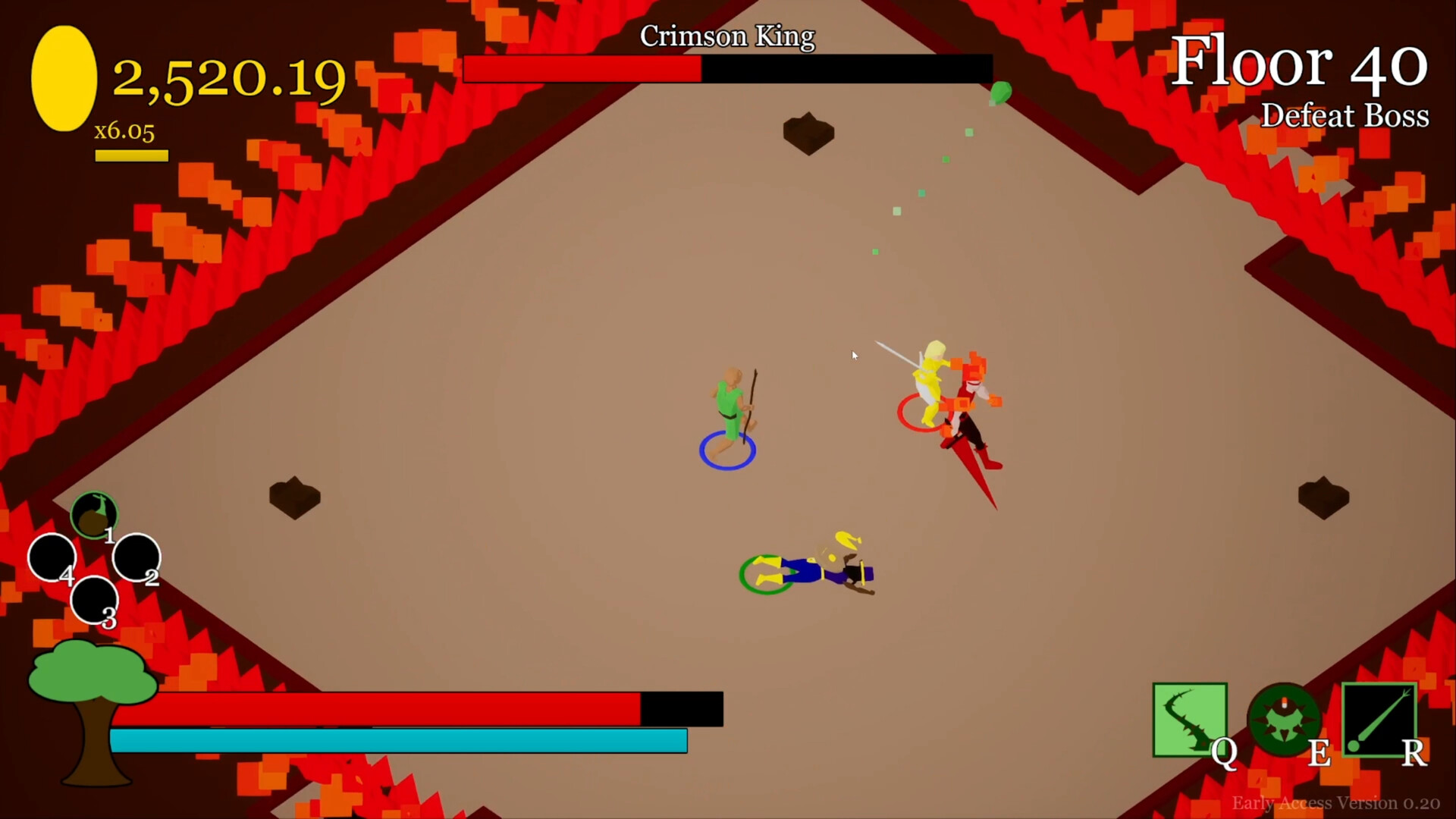This screenshot has height=819, width=1456.
Task: Trigger the branch whip ultimate on R
Action: coord(1380,720)
